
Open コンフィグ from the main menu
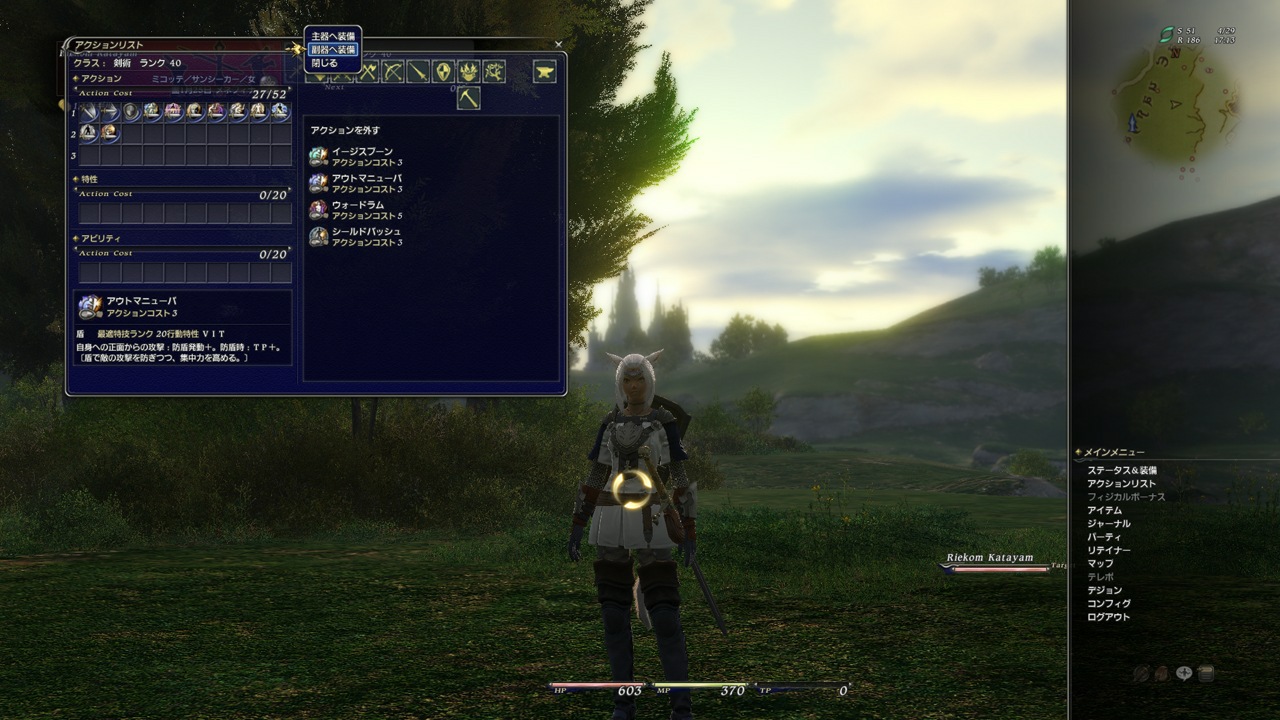[x=1105, y=604]
